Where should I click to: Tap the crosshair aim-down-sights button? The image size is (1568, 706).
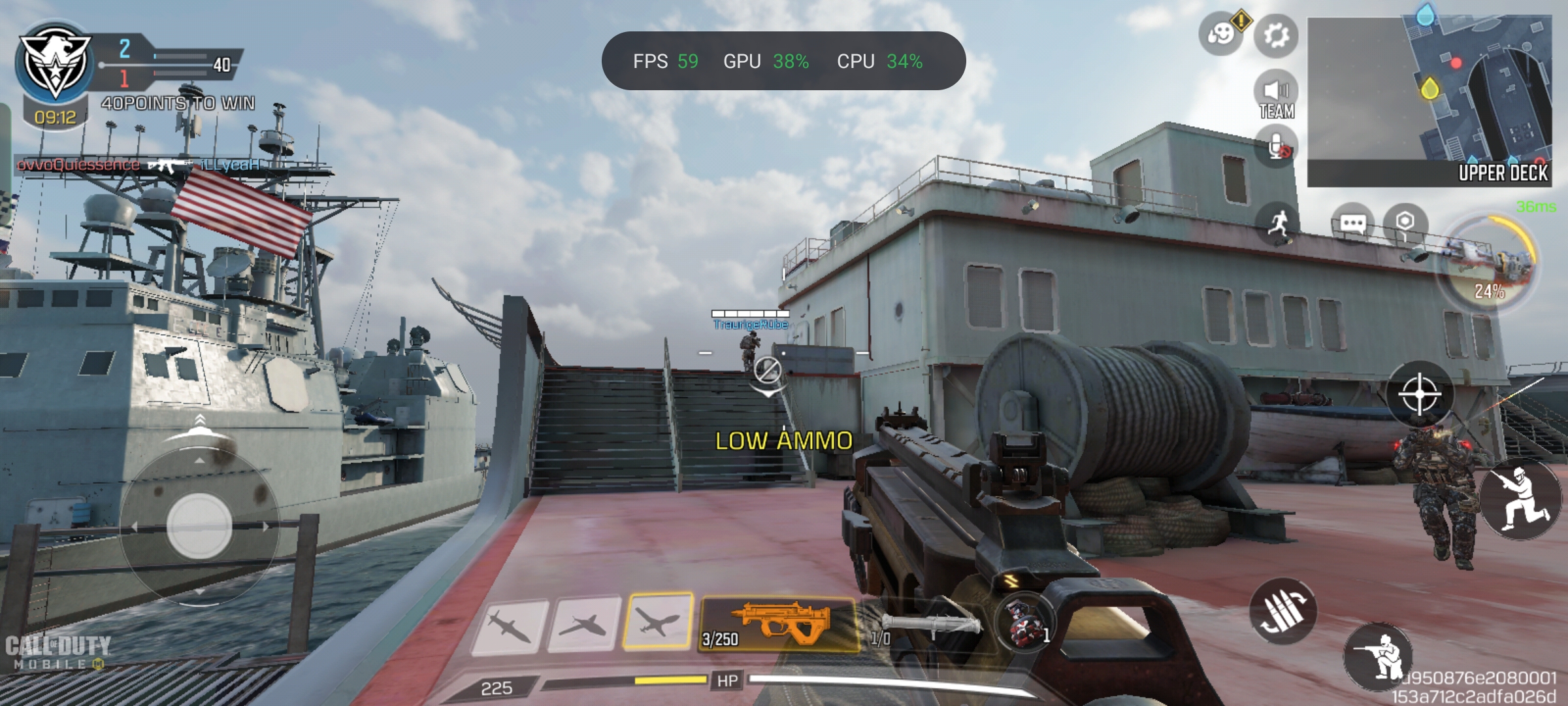[x=1419, y=394]
